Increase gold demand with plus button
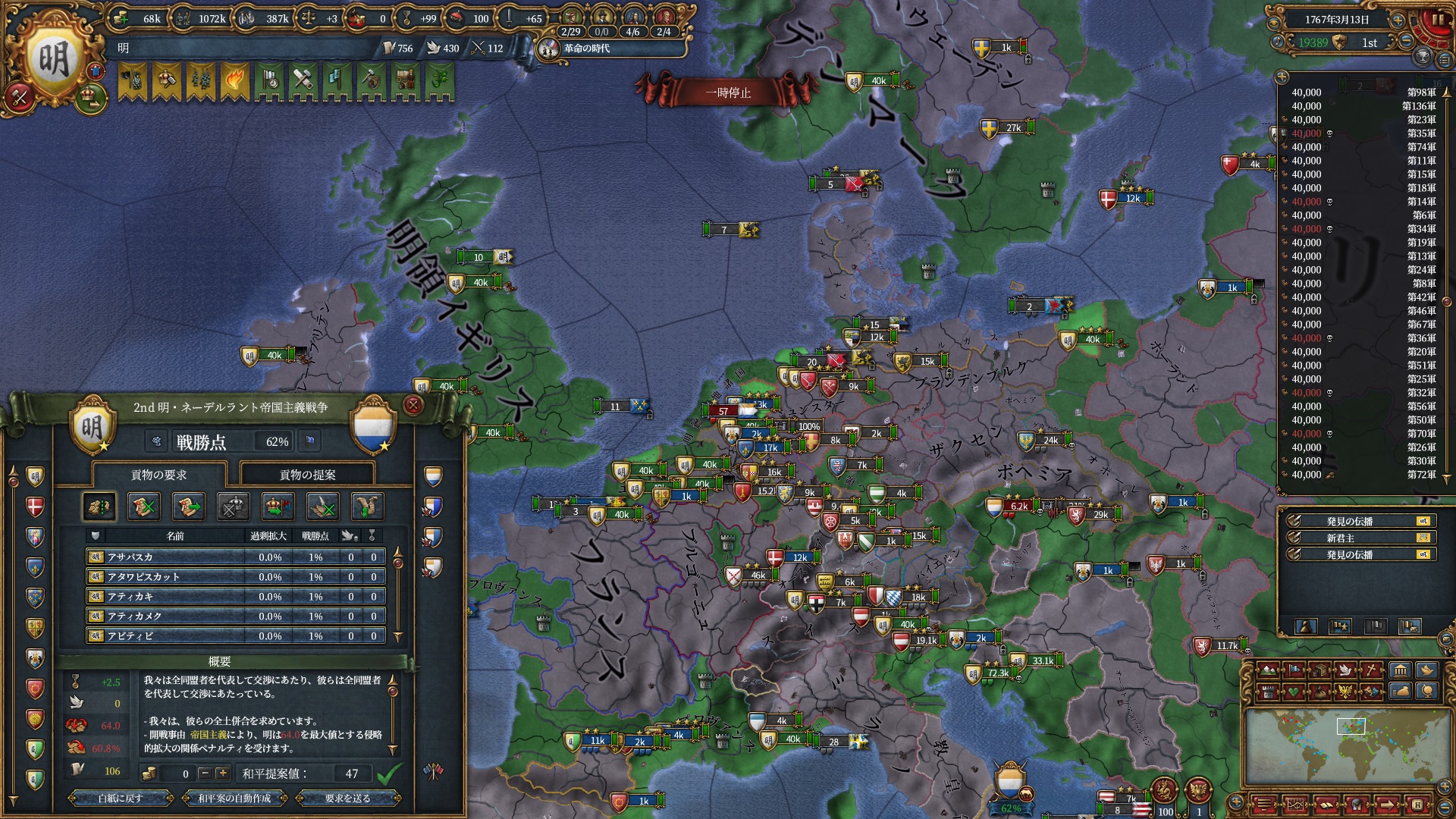Screen dimensions: 1456x819 point(222,773)
